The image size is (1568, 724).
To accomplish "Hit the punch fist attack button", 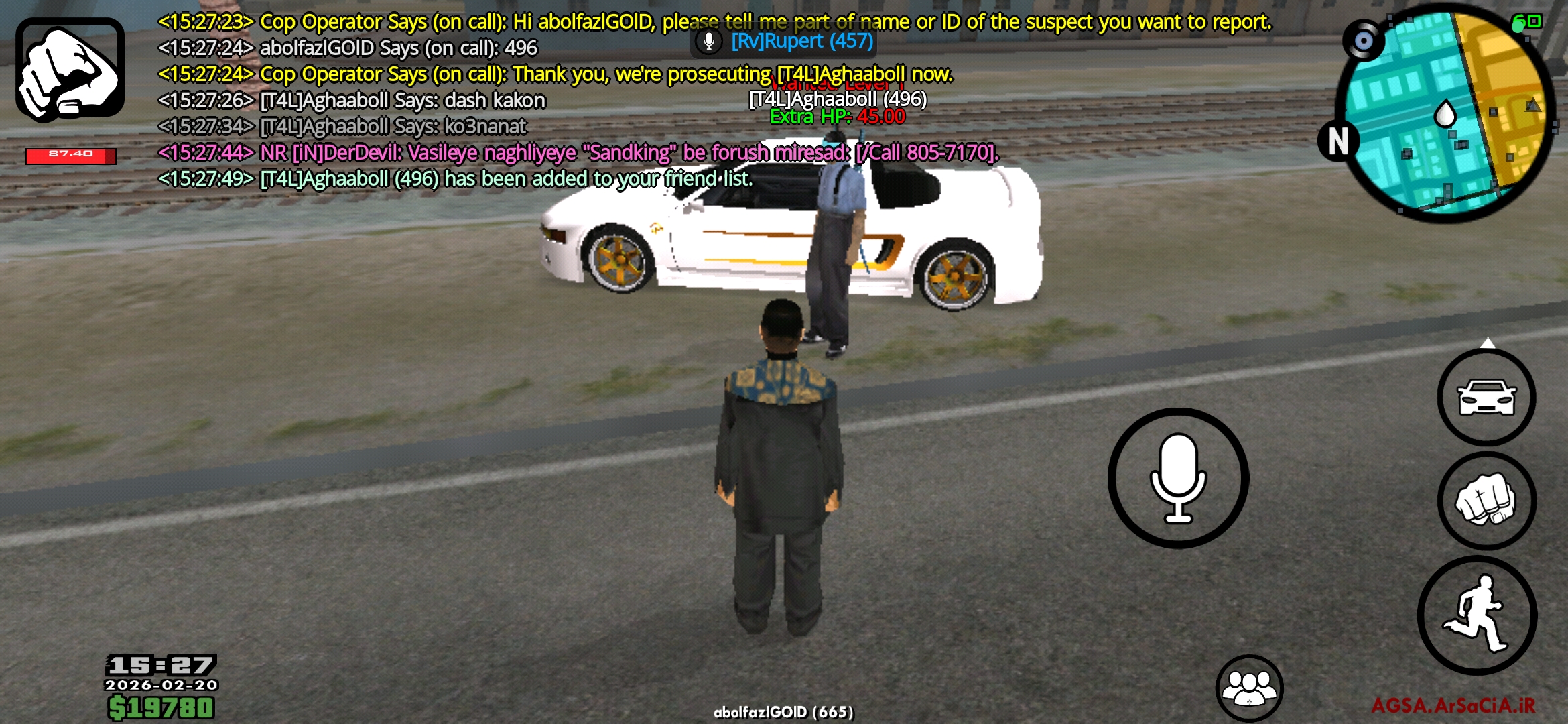I will click(x=1486, y=501).
